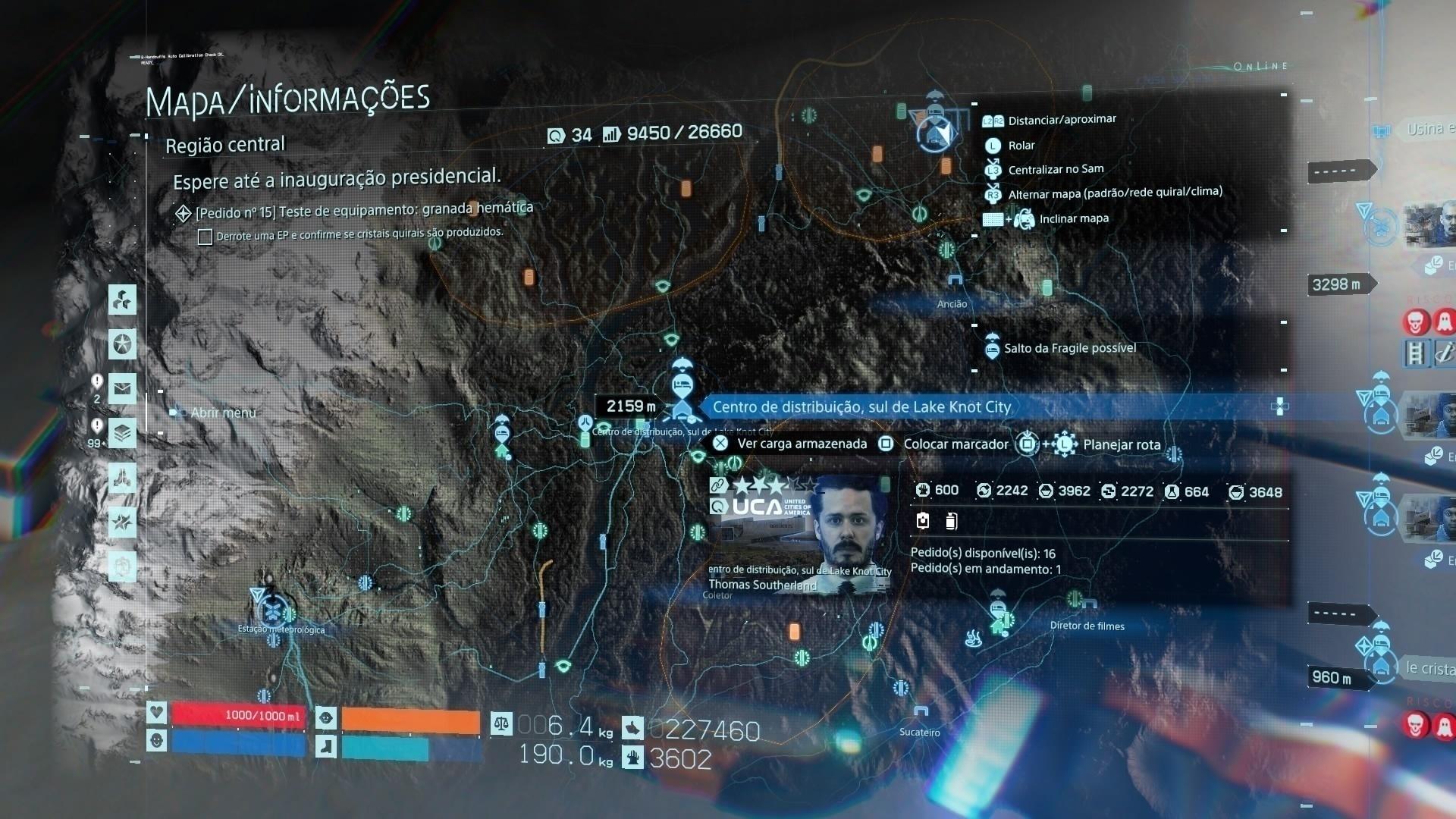The width and height of the screenshot is (1456, 819).
Task: Click Ver carga armazenada button
Action: click(801, 443)
